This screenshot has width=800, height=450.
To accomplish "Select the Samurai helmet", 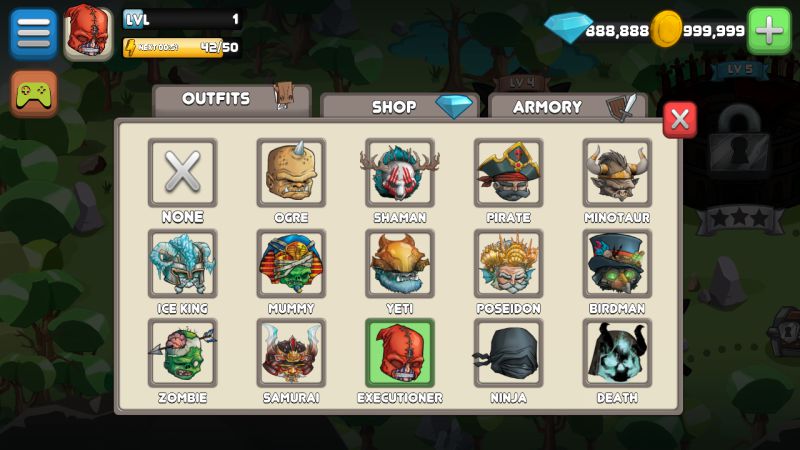I will (x=291, y=353).
